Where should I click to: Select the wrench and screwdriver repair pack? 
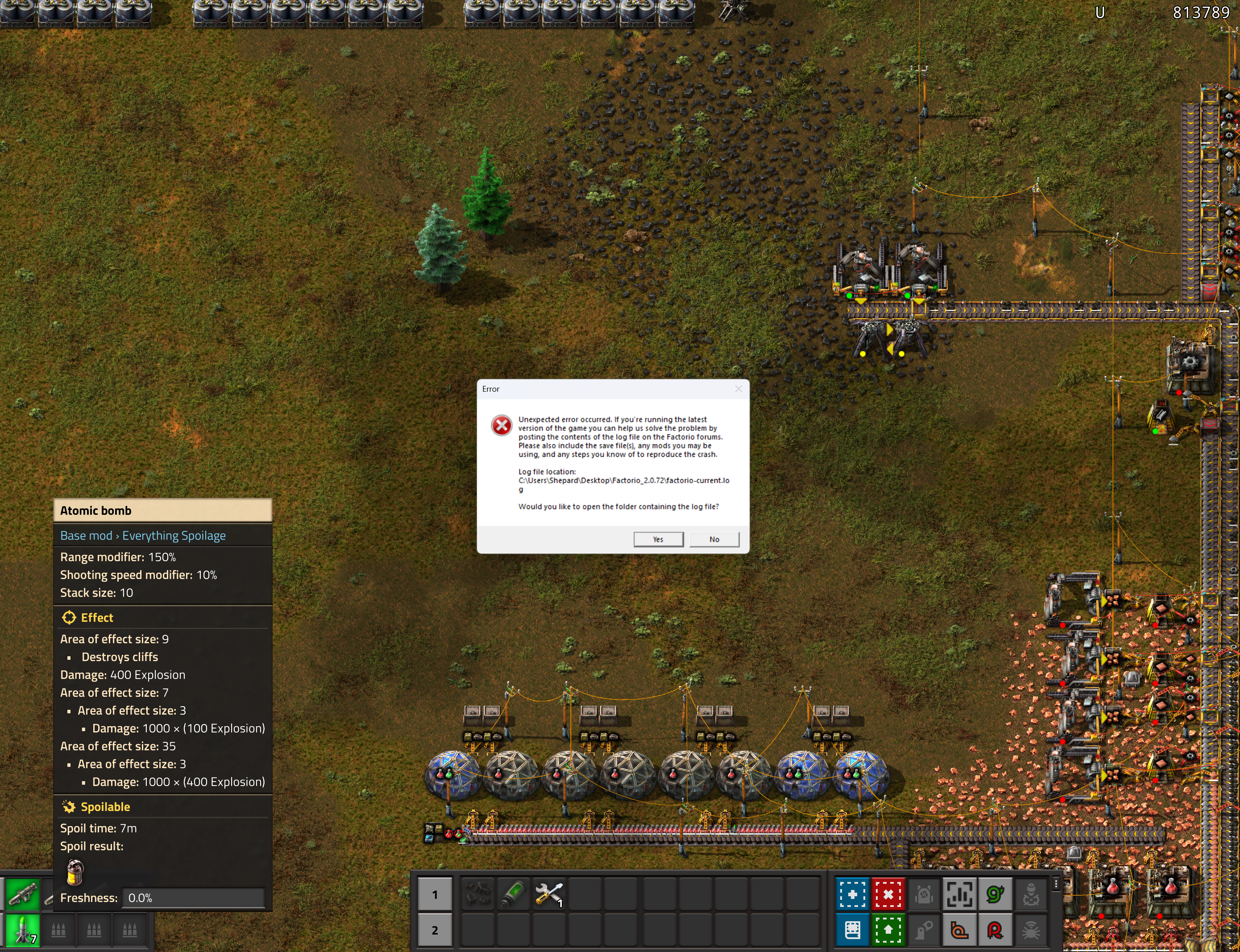[548, 895]
